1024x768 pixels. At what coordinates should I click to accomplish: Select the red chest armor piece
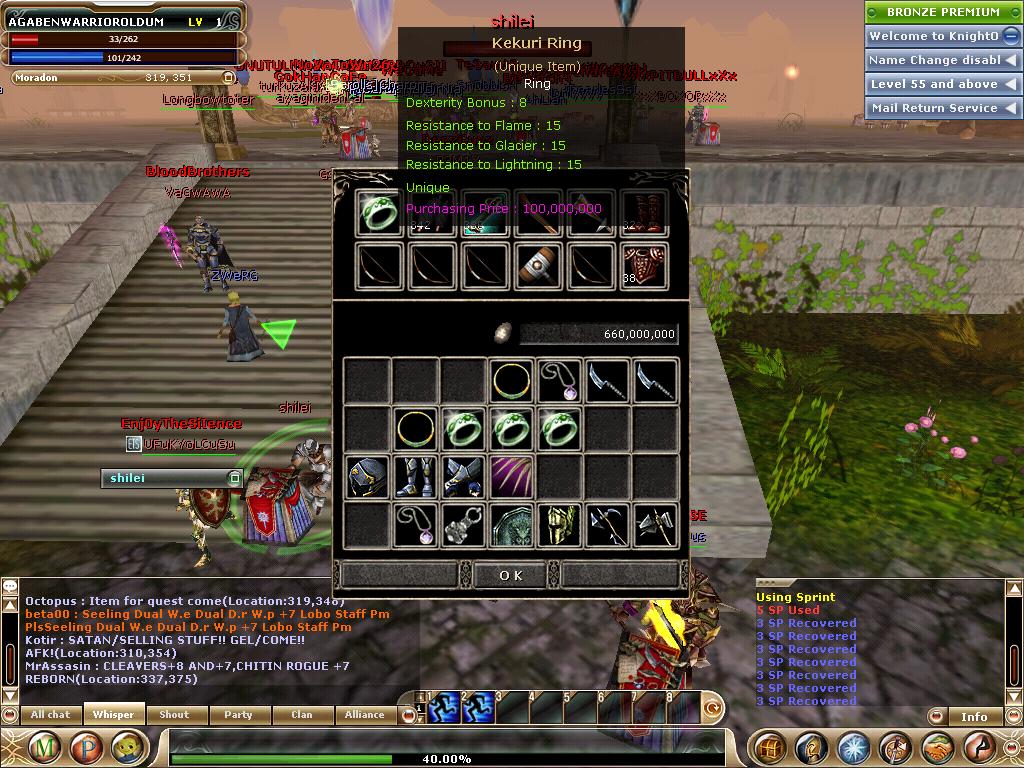pyautogui.click(x=643, y=267)
